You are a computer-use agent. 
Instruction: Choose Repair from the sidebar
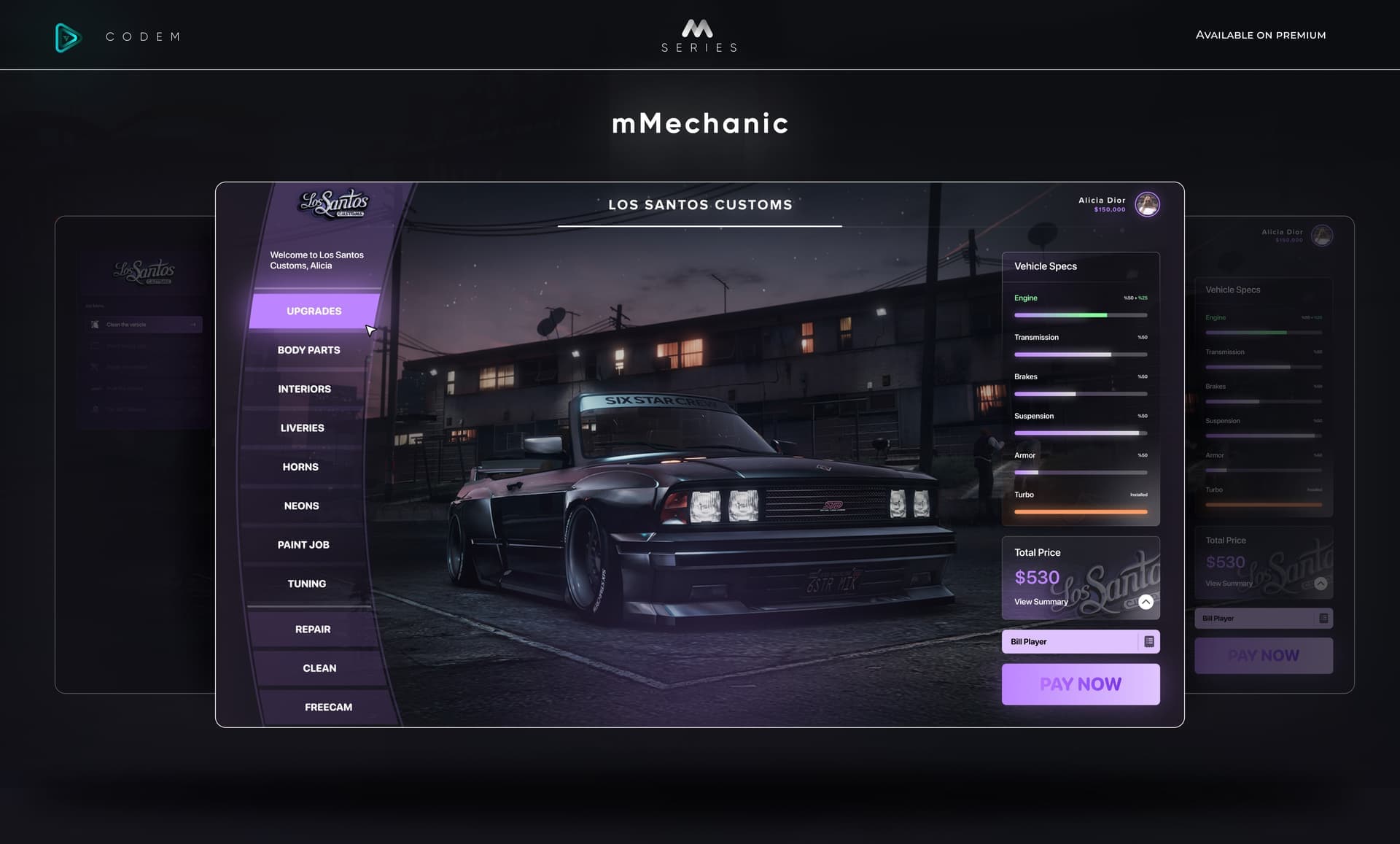313,629
